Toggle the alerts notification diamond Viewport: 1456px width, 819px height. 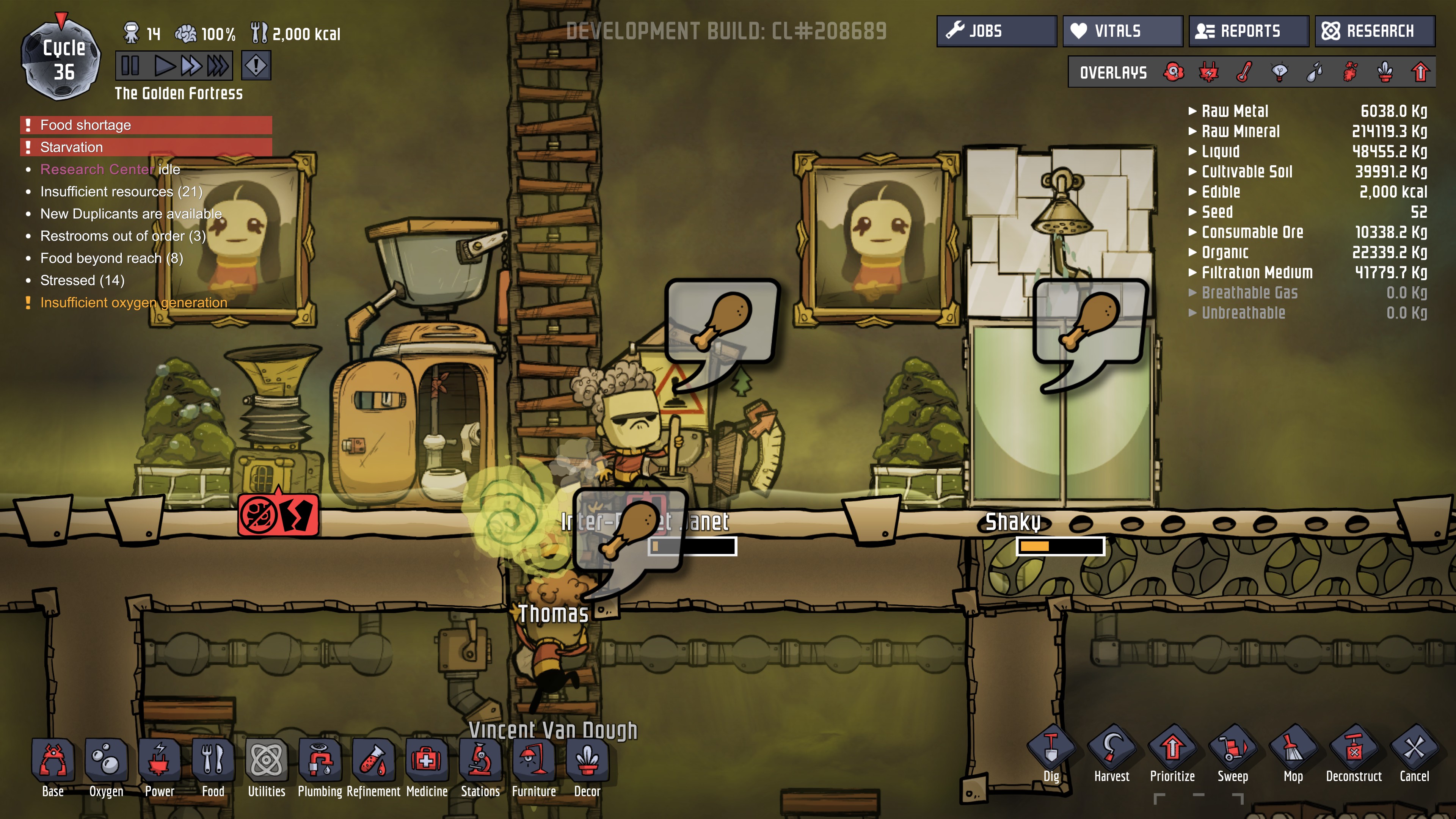[256, 66]
